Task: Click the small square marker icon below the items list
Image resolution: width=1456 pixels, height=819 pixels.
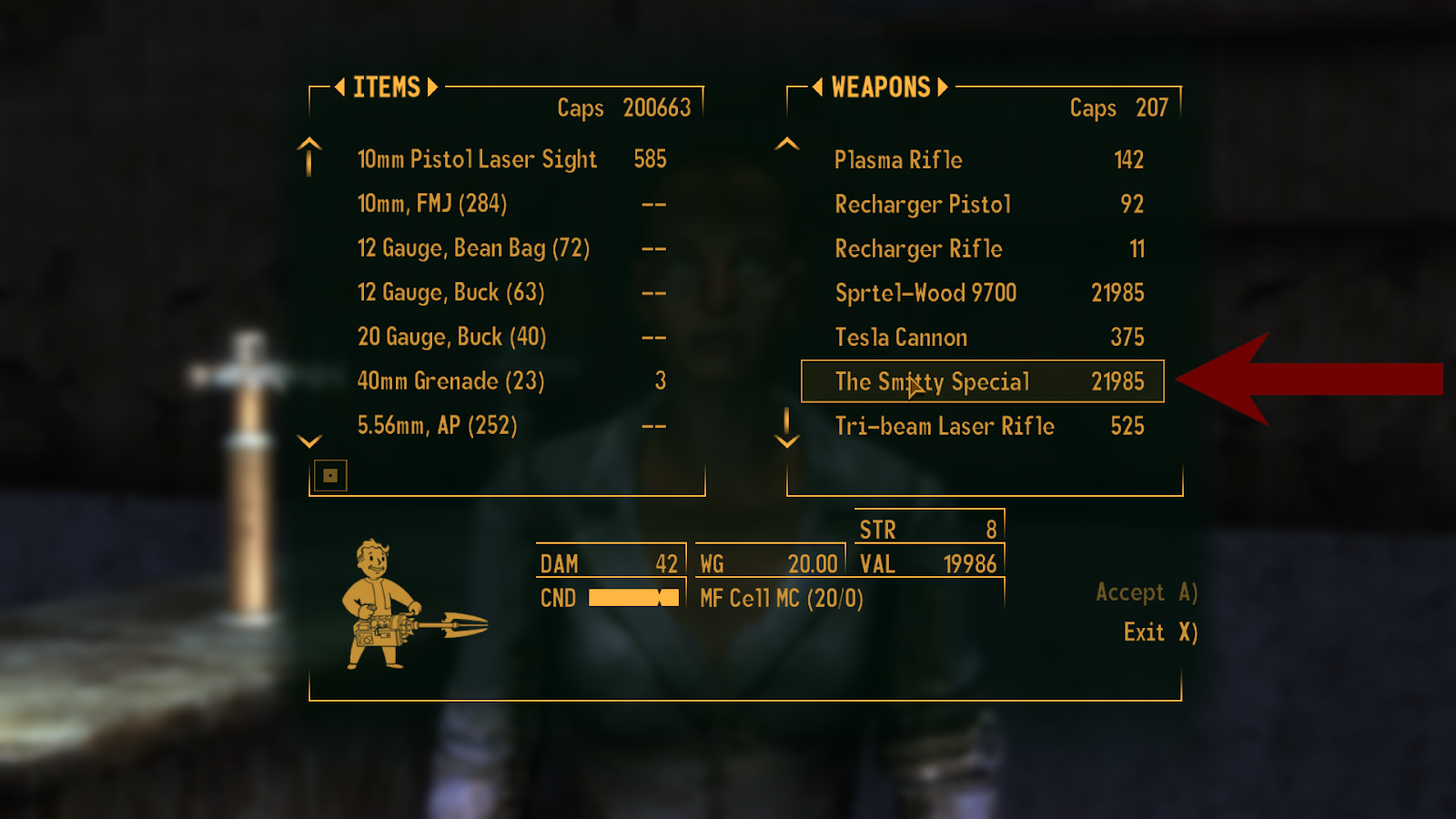Action: point(331,475)
